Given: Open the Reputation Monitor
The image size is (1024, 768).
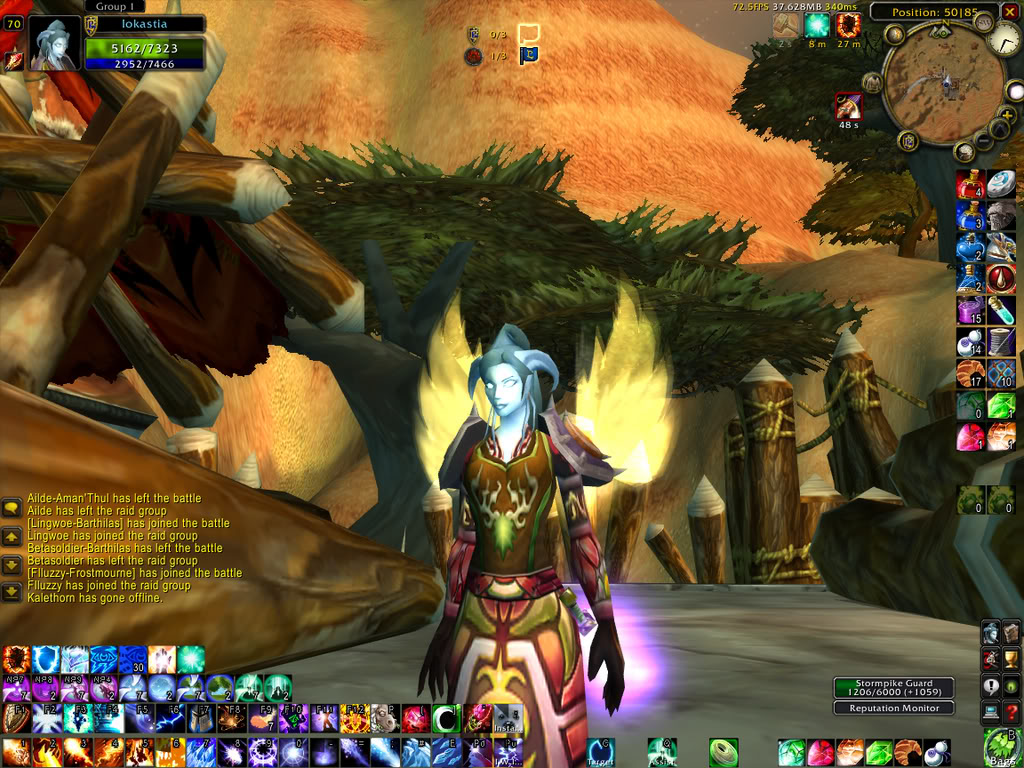Looking at the screenshot, I should point(893,708).
